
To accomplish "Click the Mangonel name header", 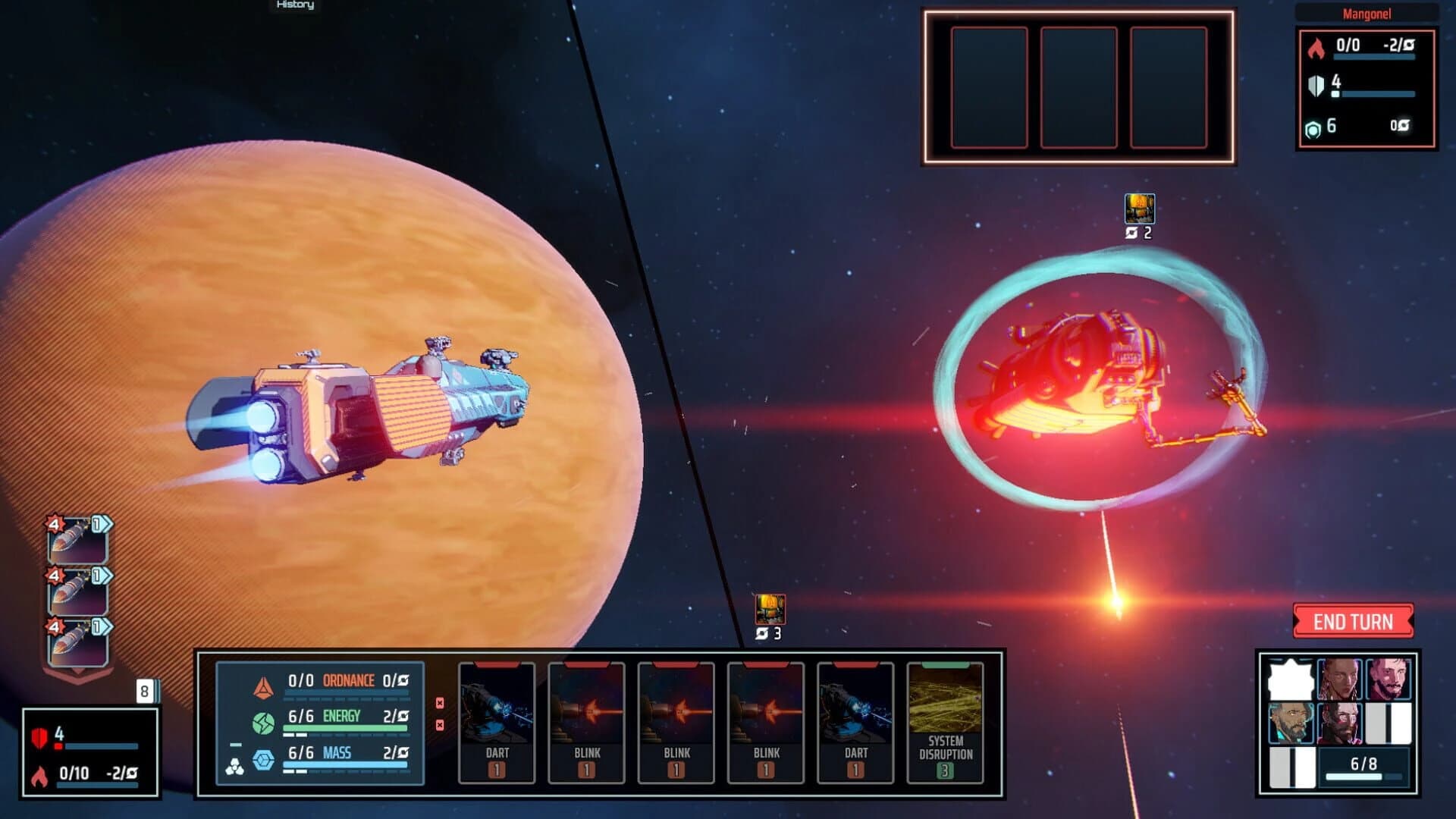I will (1369, 14).
